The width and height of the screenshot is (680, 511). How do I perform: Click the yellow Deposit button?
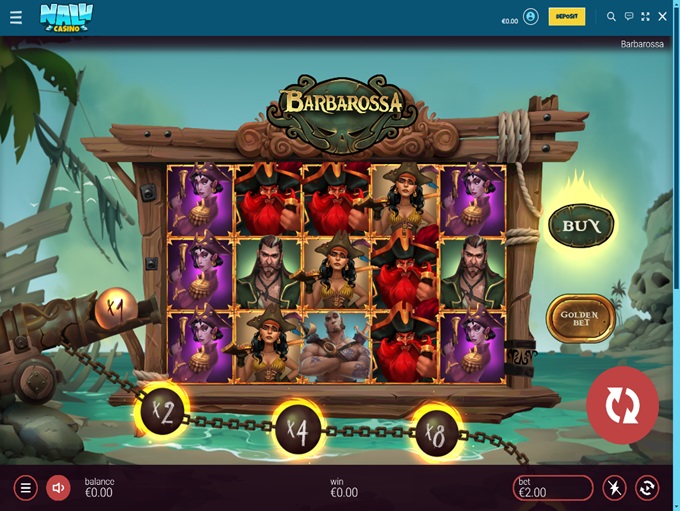tap(567, 17)
